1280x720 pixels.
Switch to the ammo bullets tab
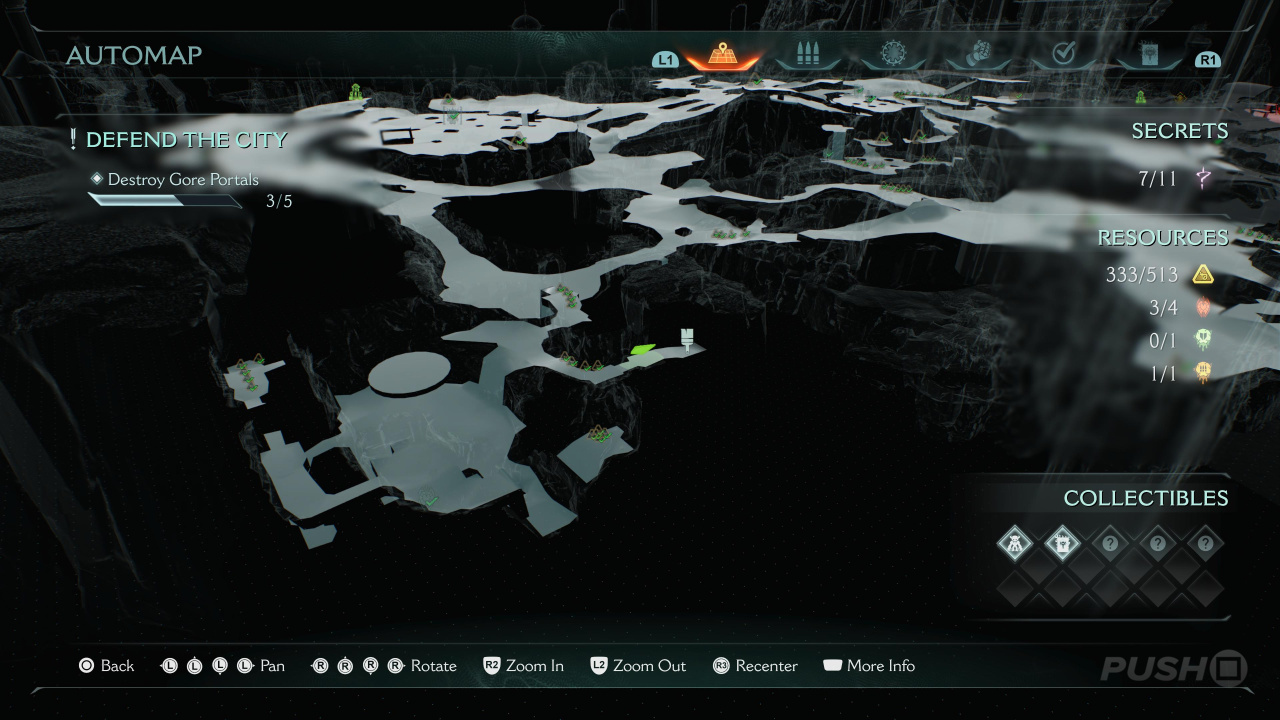[807, 55]
